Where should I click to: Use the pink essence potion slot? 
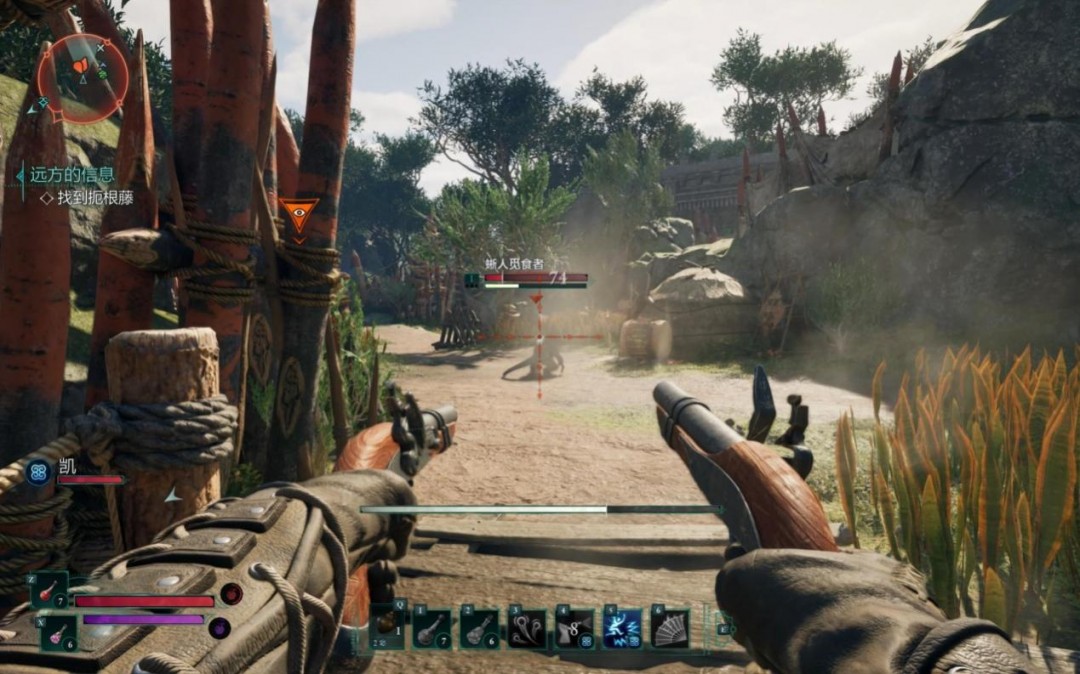click(x=58, y=632)
